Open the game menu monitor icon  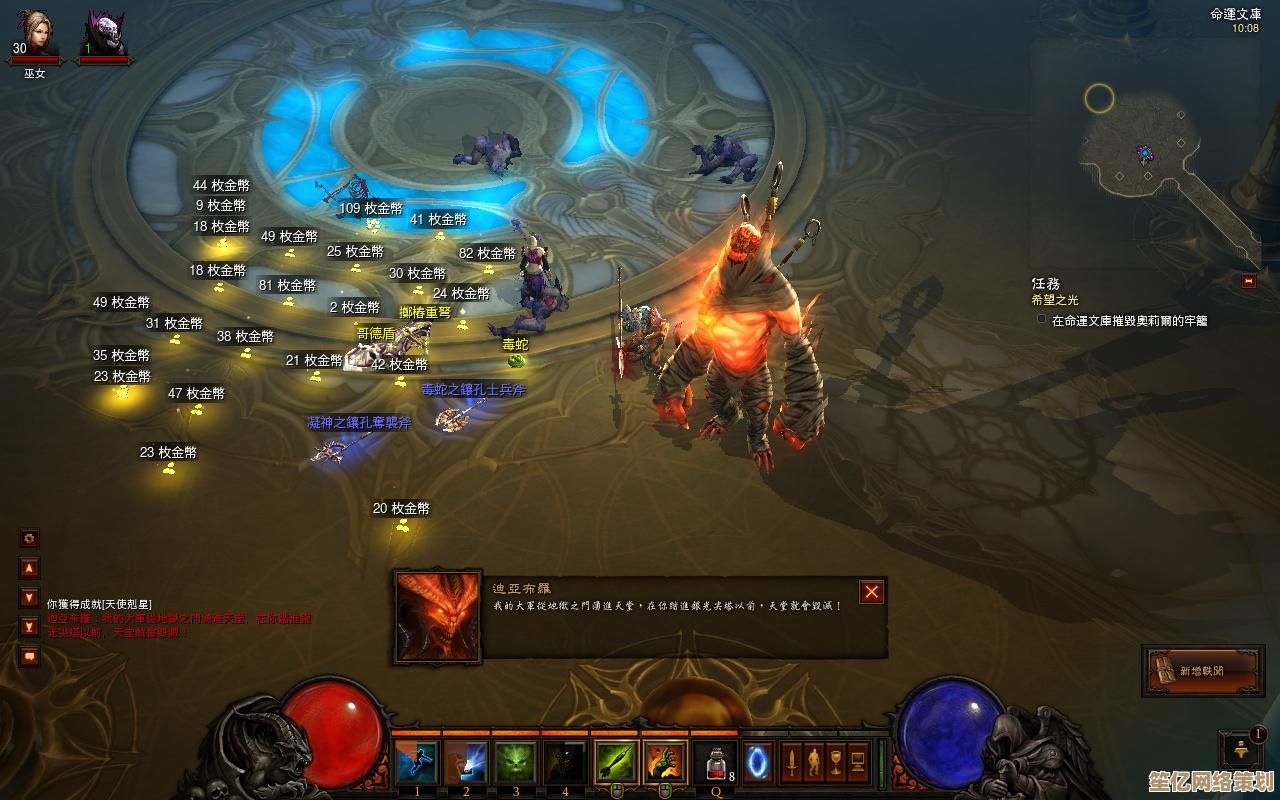pyautogui.click(x=858, y=763)
